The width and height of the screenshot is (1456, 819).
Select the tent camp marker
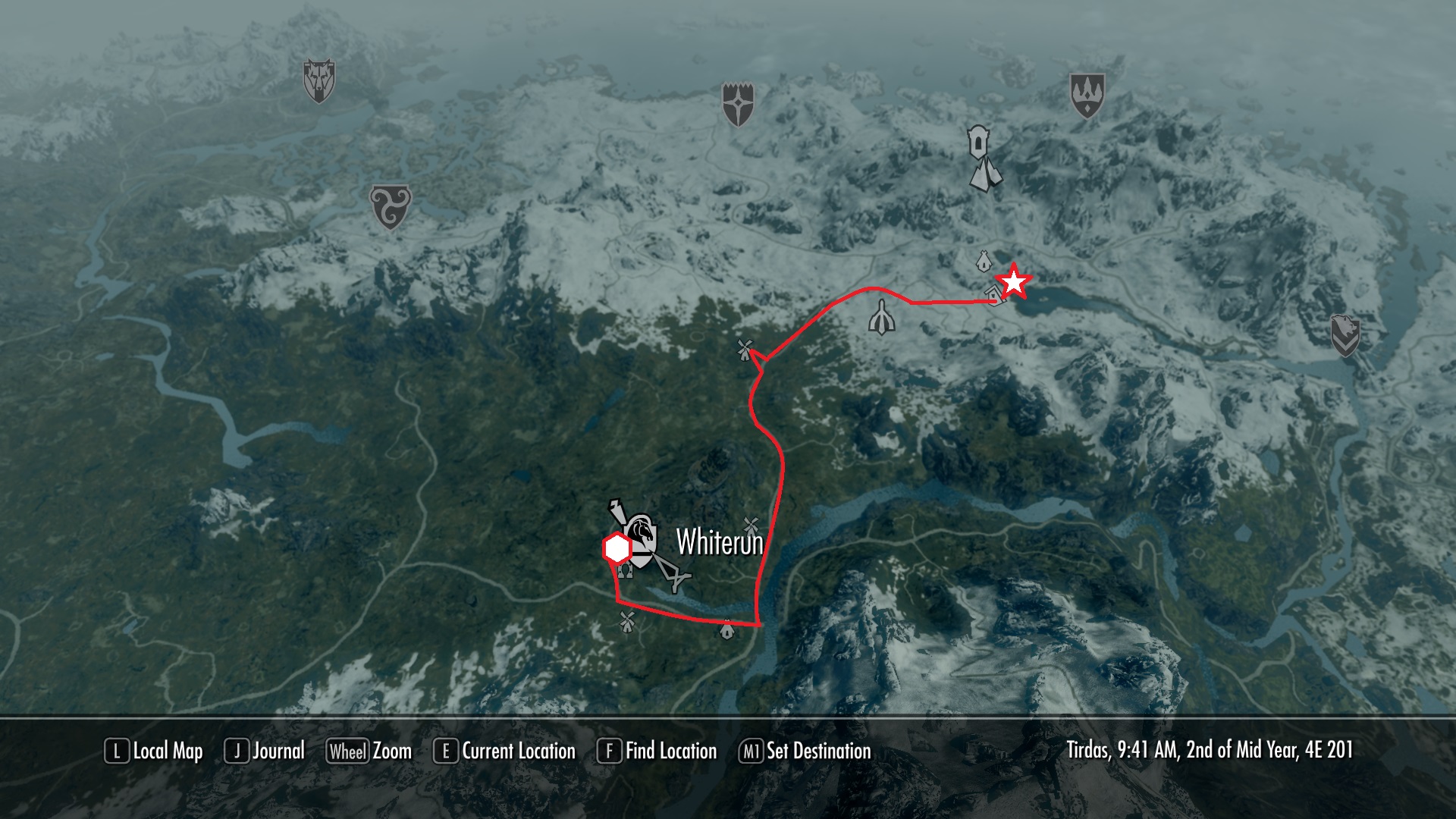click(x=986, y=174)
